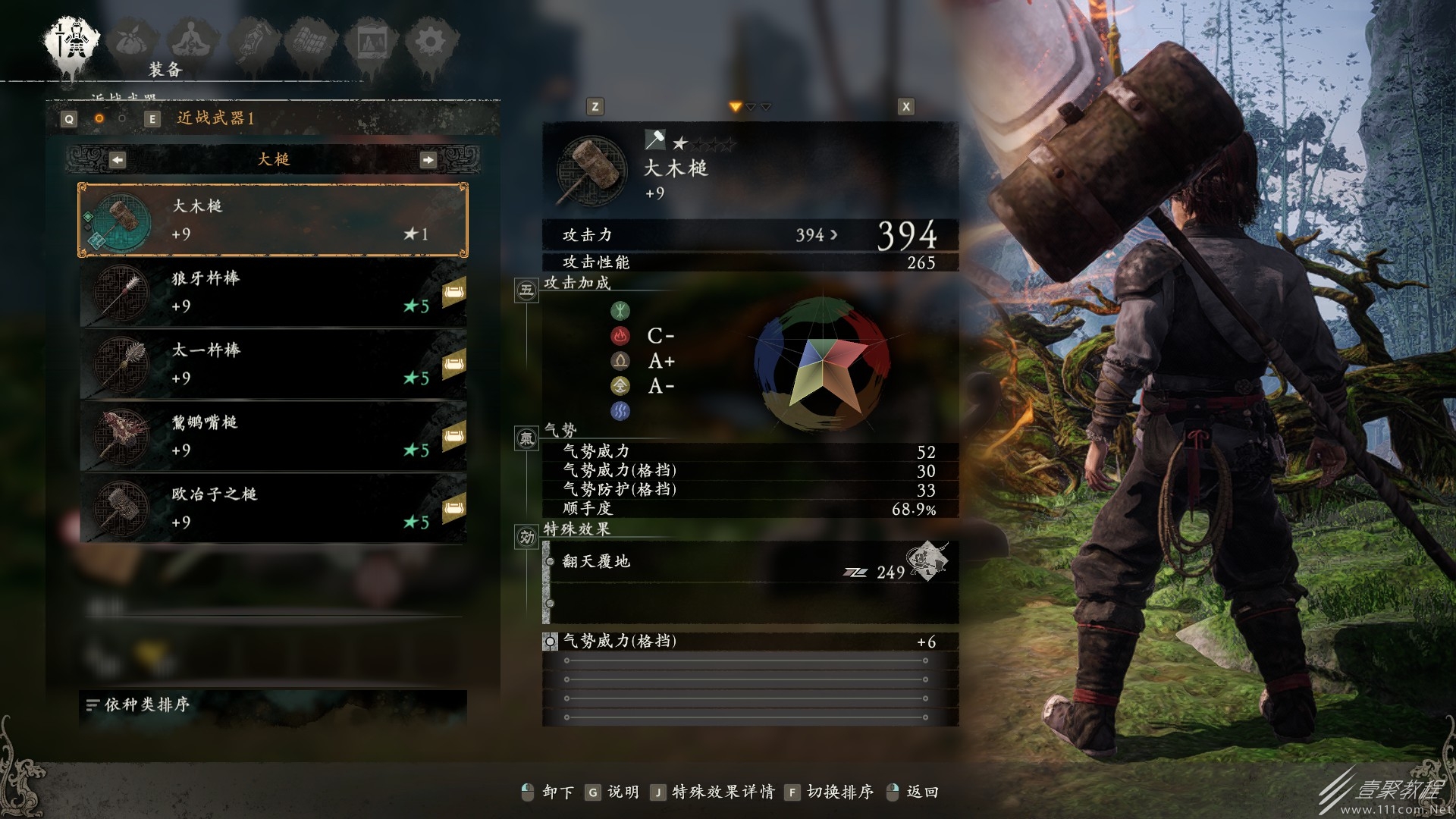This screenshot has height=819, width=1456.
Task: Select the red fire element icon
Action: (622, 334)
